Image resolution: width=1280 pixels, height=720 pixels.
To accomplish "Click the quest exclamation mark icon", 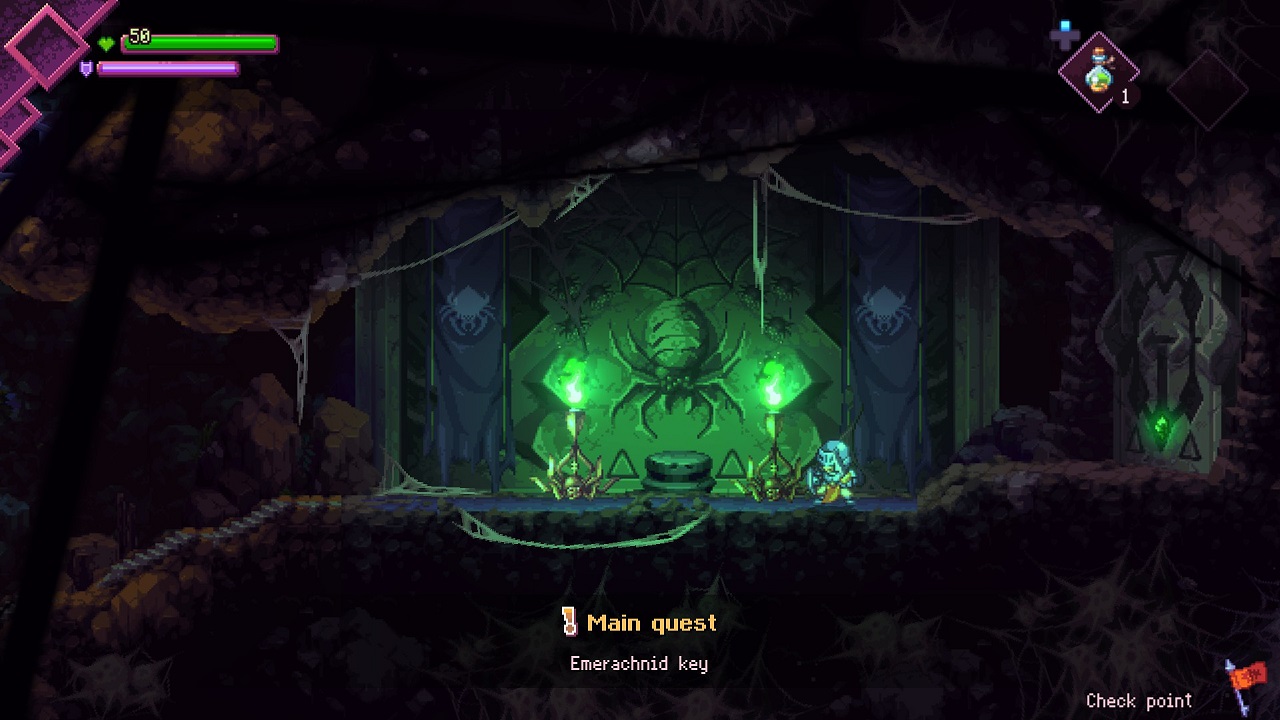I will coord(569,622).
